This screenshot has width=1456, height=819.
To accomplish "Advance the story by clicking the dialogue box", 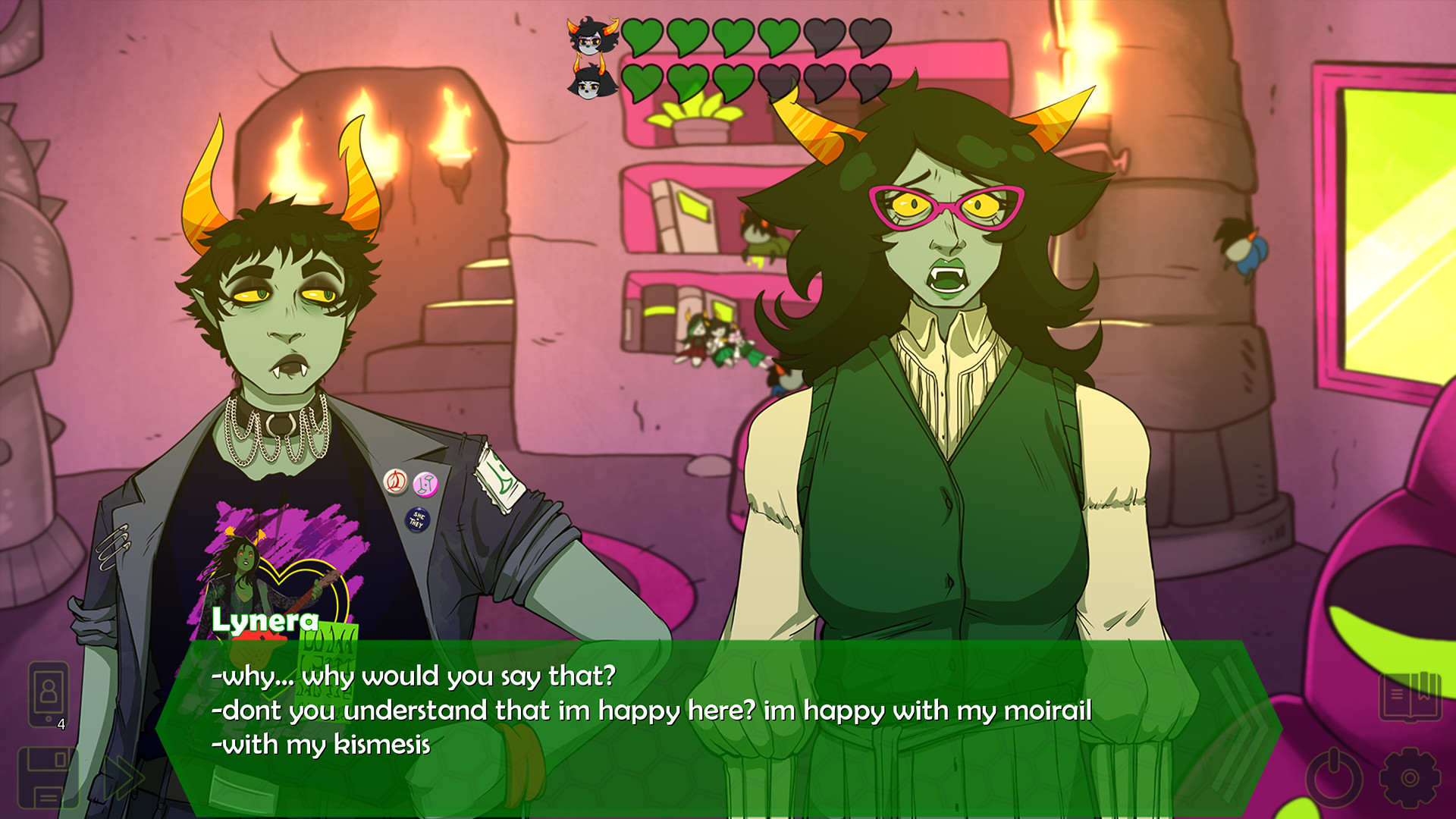I will pos(682,728).
